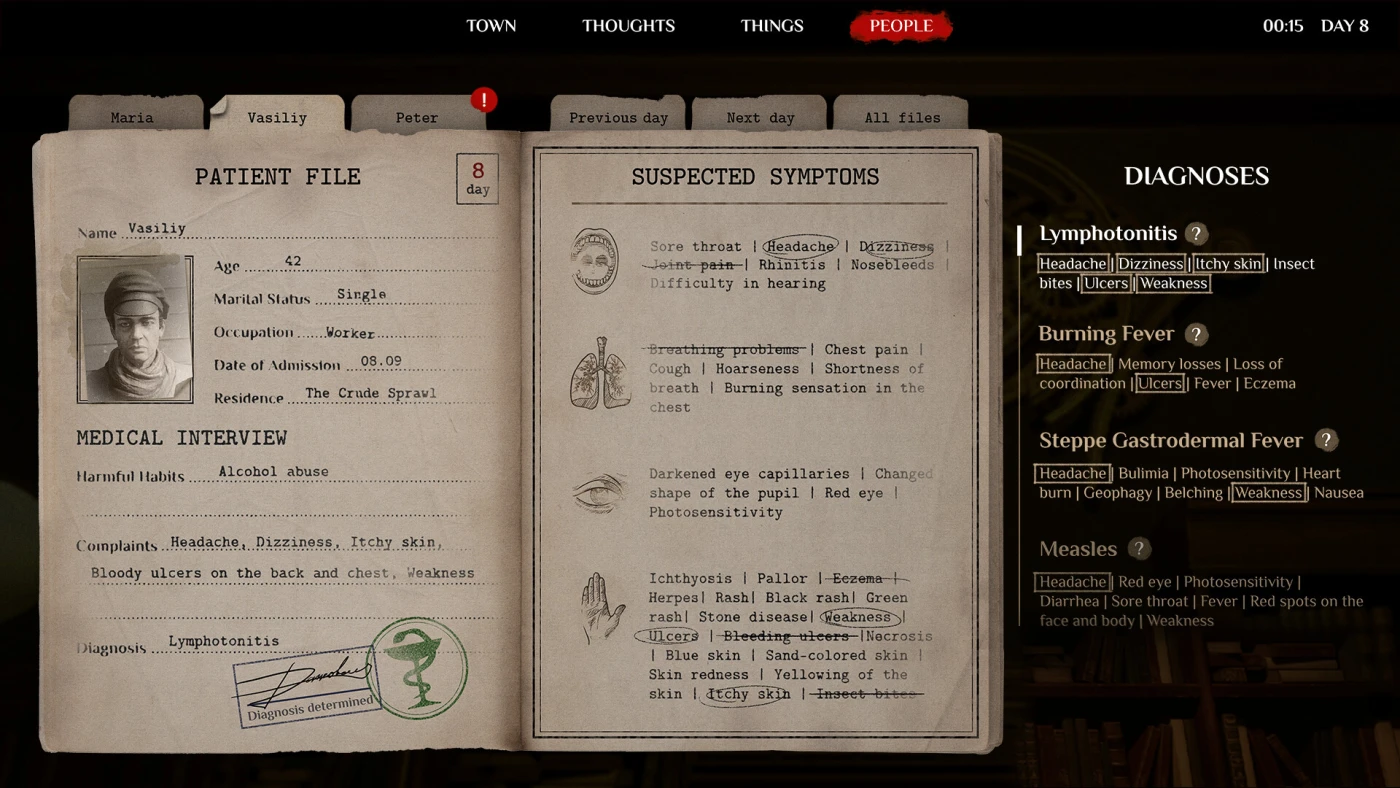Open Maria's patient file tab

point(132,117)
